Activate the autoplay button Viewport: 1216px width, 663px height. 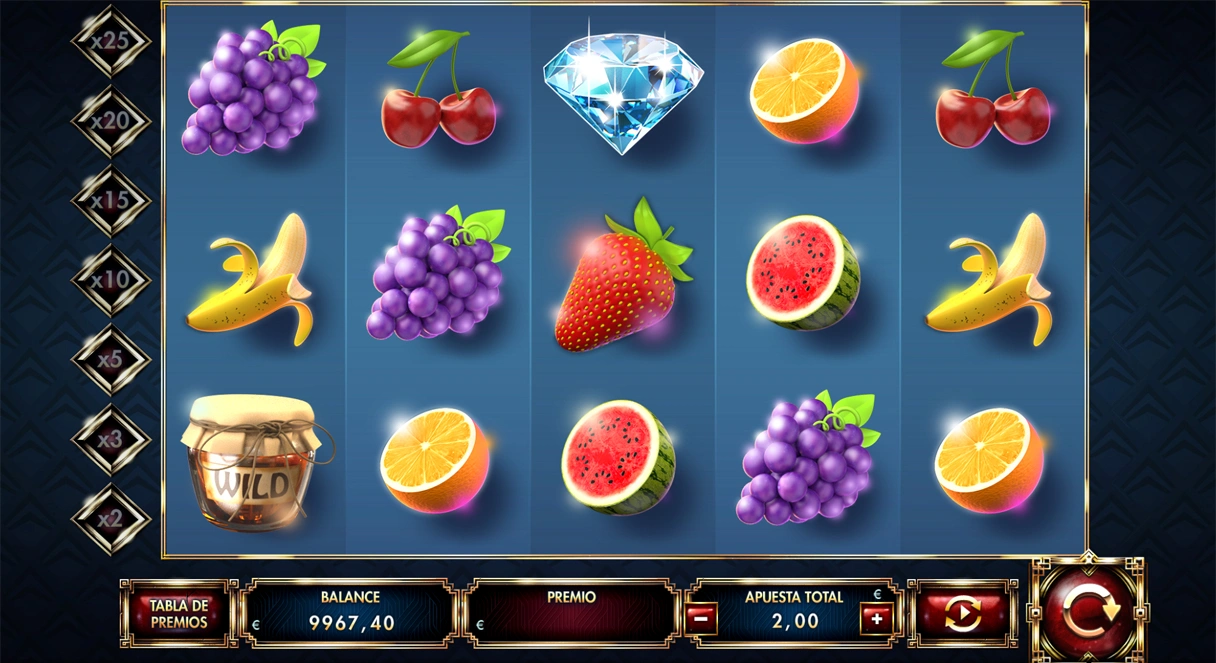pyautogui.click(x=962, y=614)
